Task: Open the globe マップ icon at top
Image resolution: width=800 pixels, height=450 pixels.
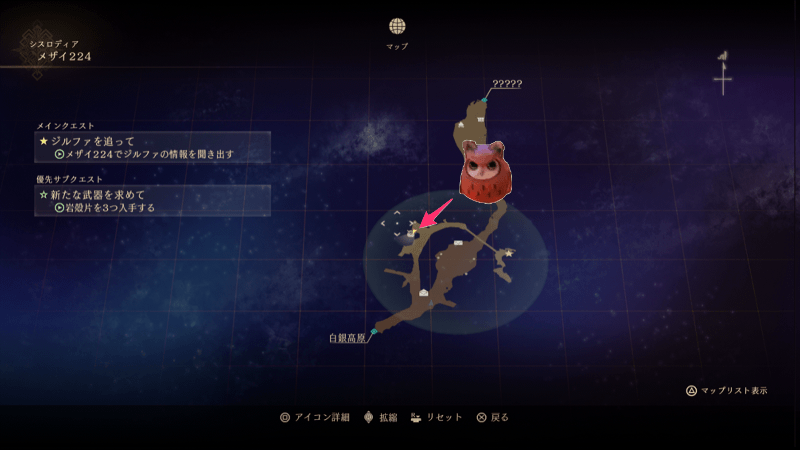Action: click(x=397, y=26)
